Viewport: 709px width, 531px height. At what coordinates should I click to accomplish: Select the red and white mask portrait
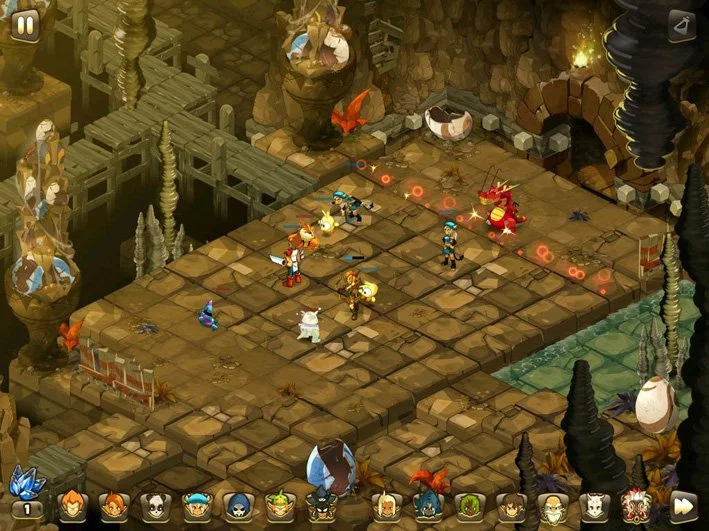click(x=636, y=505)
